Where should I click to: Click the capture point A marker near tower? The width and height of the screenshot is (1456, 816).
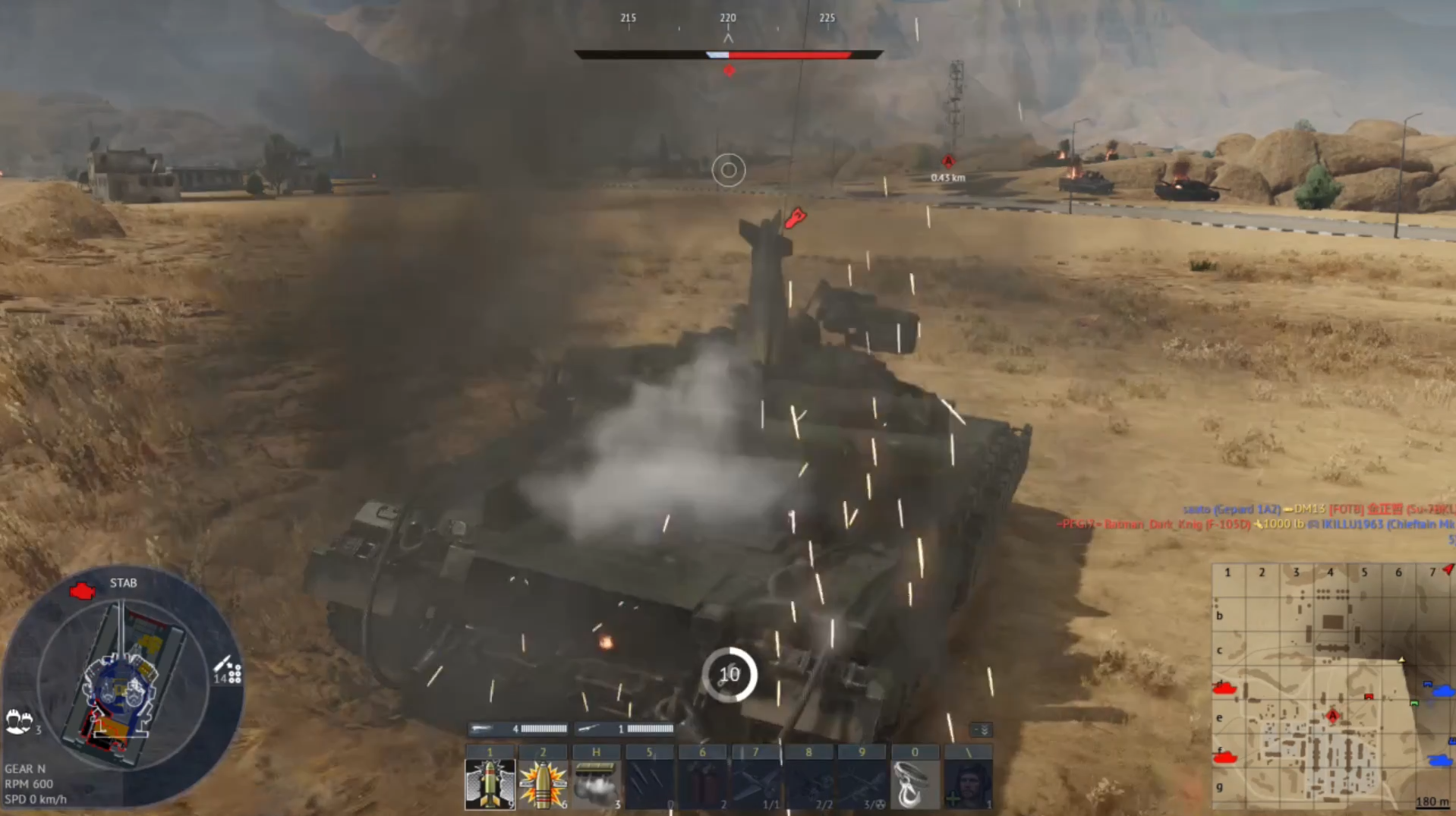point(948,162)
